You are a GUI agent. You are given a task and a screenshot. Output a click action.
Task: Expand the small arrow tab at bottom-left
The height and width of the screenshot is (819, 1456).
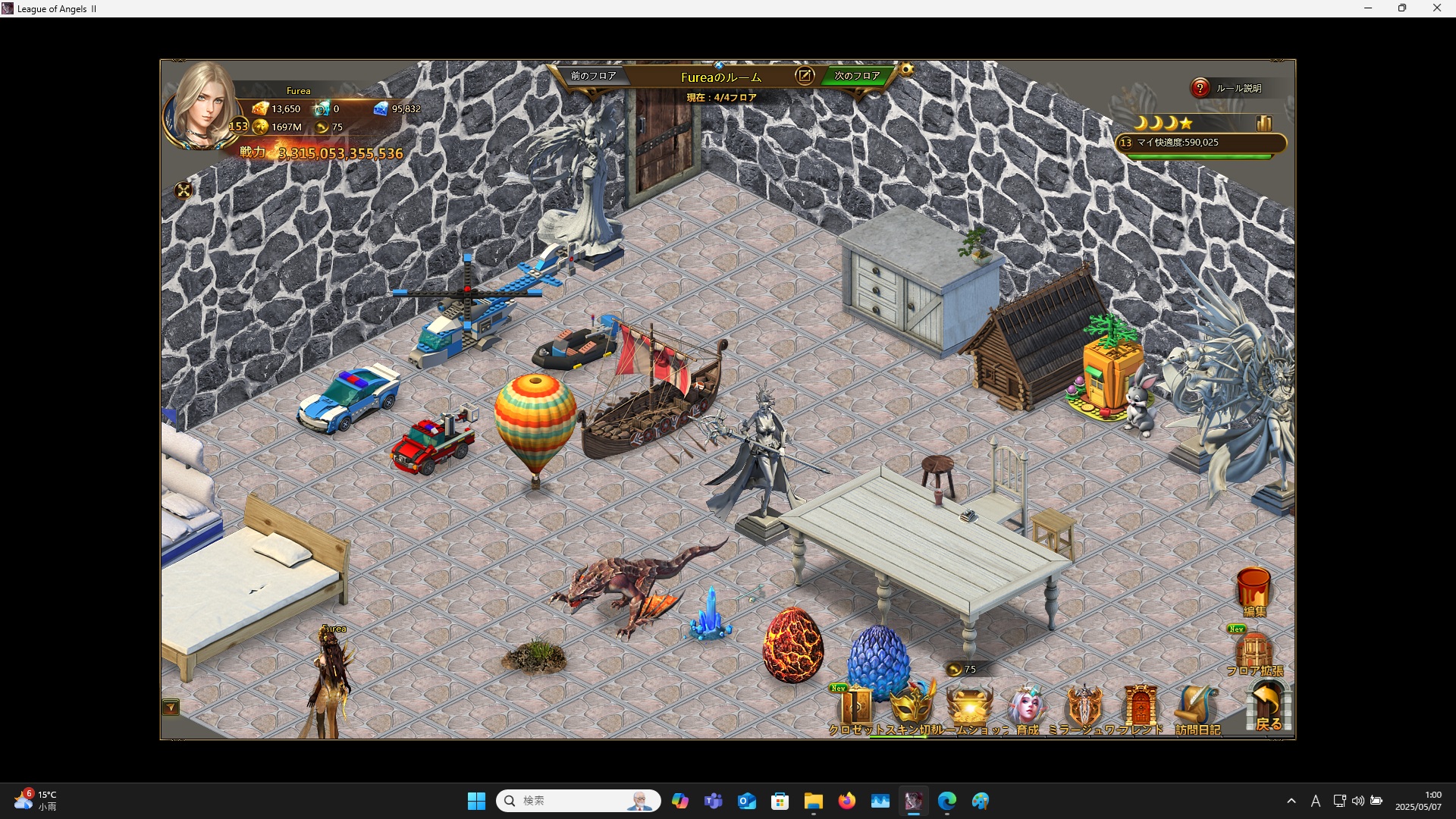pyautogui.click(x=171, y=708)
